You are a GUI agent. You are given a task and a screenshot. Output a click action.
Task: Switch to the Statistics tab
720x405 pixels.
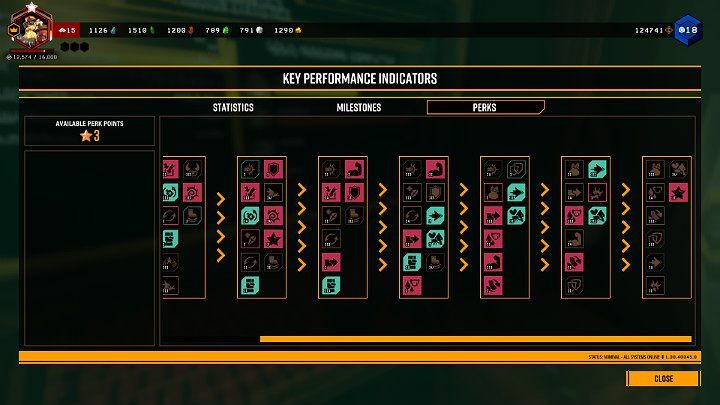point(233,107)
